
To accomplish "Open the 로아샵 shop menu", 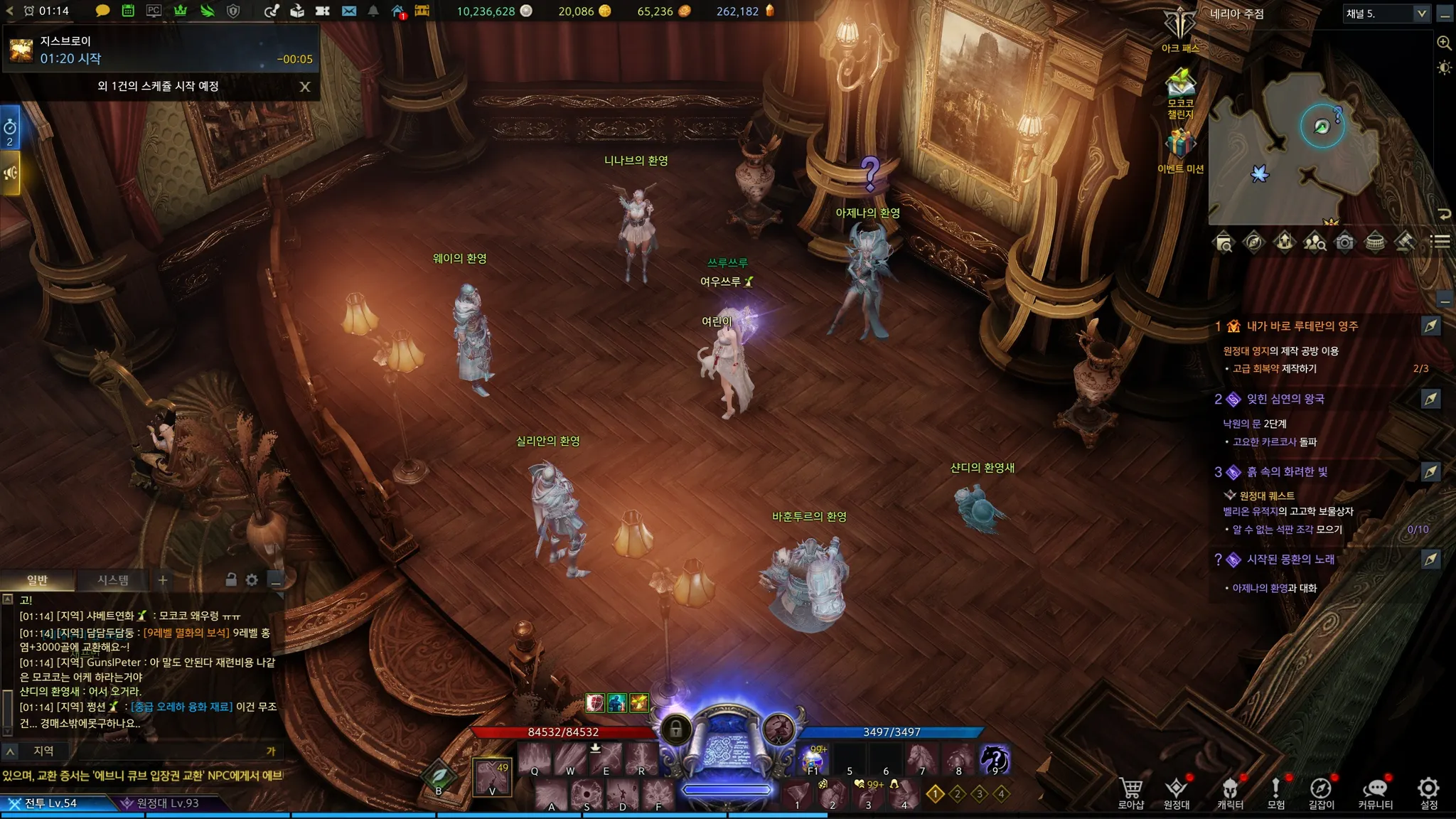I will click(x=1130, y=792).
